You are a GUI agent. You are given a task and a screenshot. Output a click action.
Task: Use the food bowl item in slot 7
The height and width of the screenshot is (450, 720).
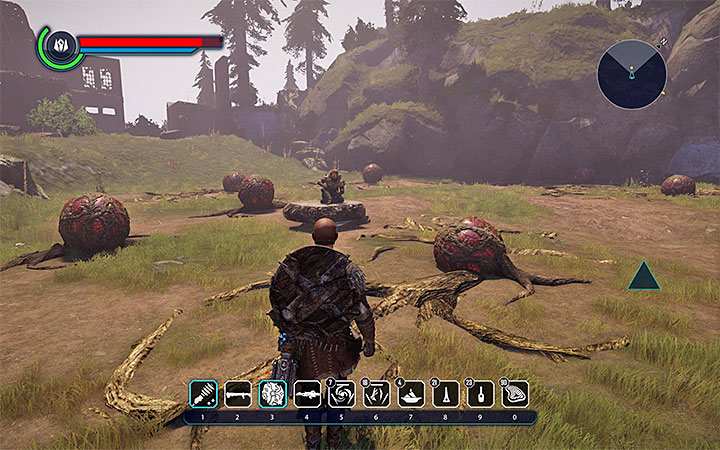click(411, 394)
